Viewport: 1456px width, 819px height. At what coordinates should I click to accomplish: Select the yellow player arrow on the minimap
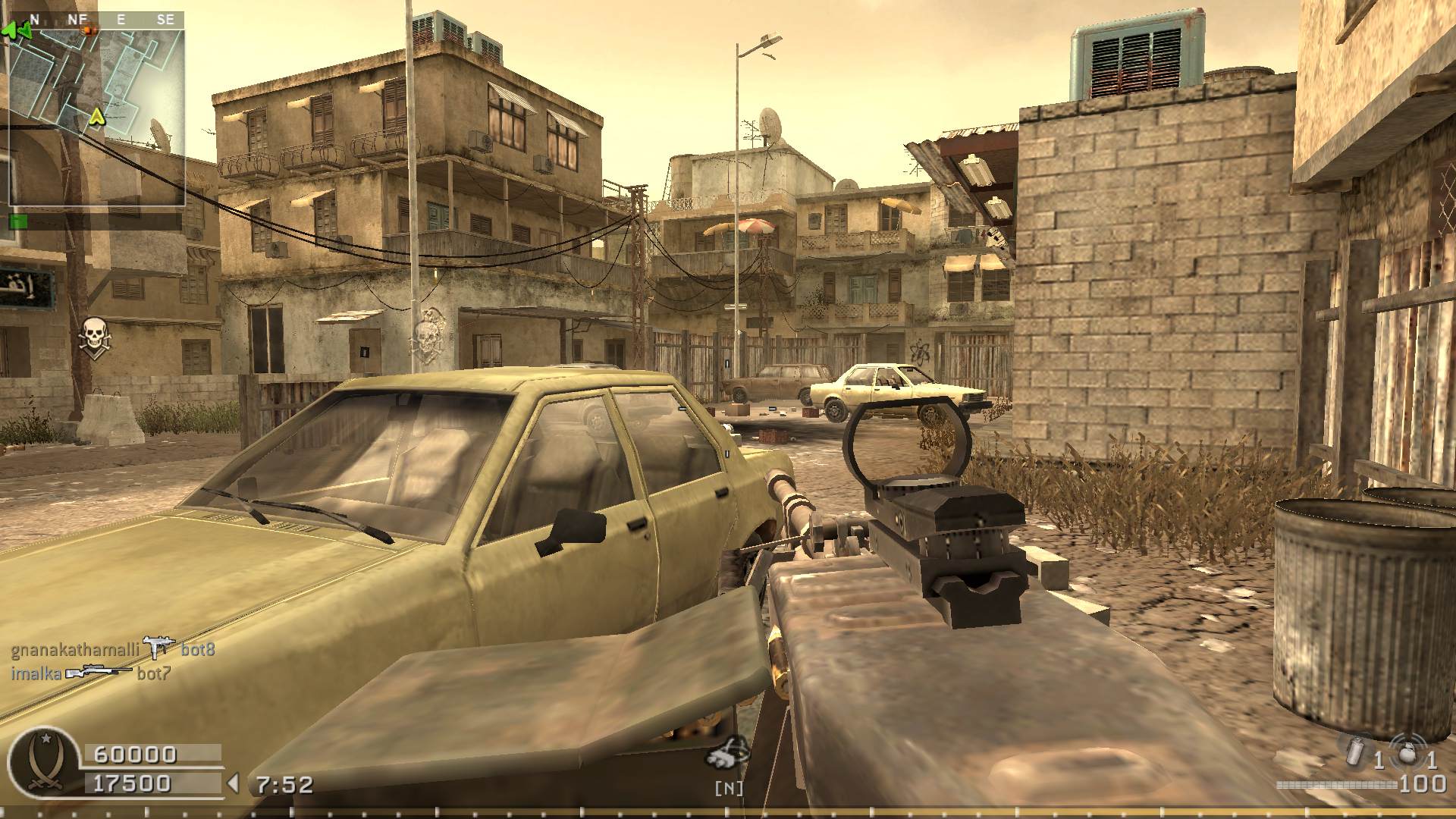96,117
